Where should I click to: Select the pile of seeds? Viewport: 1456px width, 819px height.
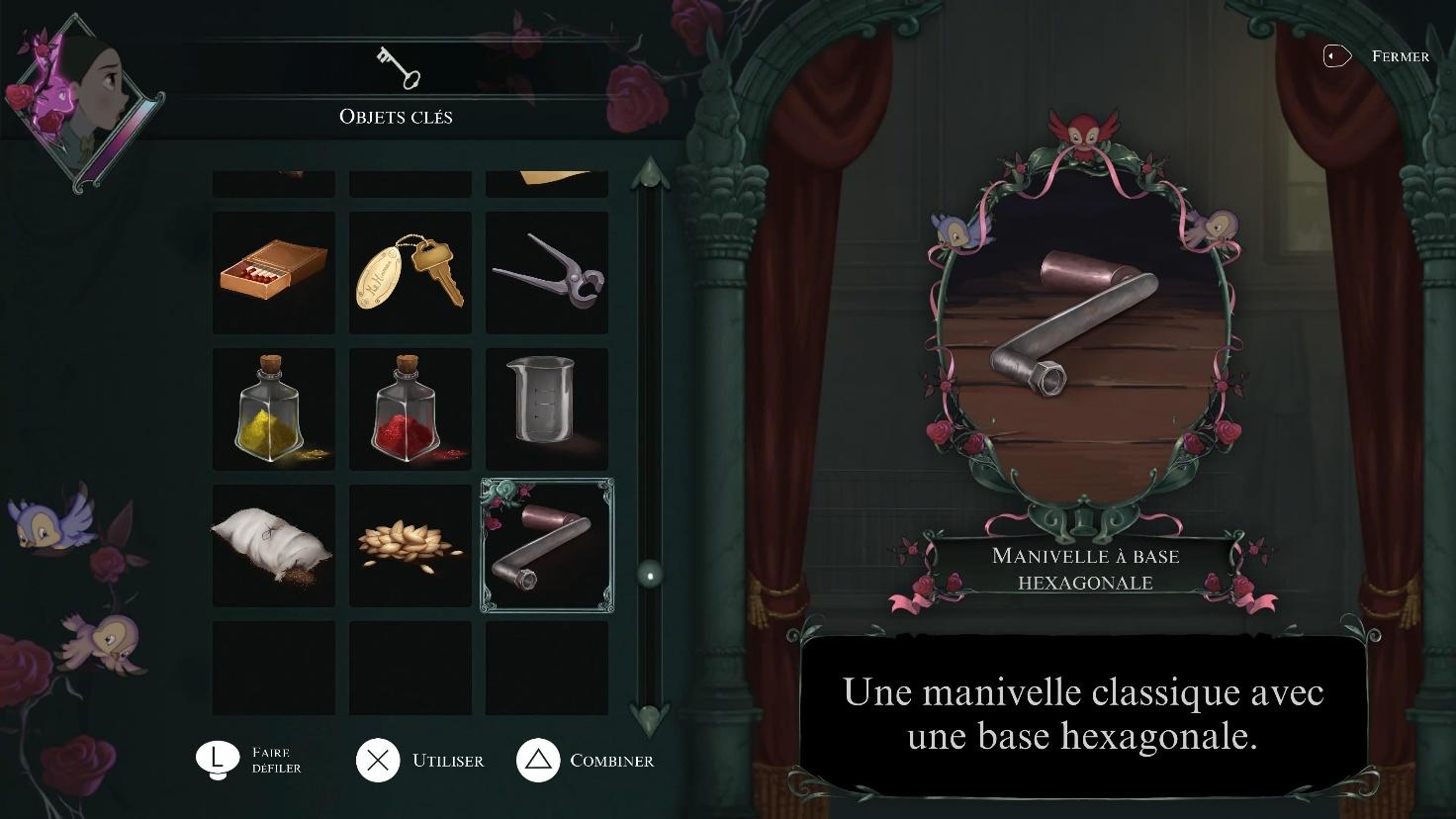[x=410, y=545]
